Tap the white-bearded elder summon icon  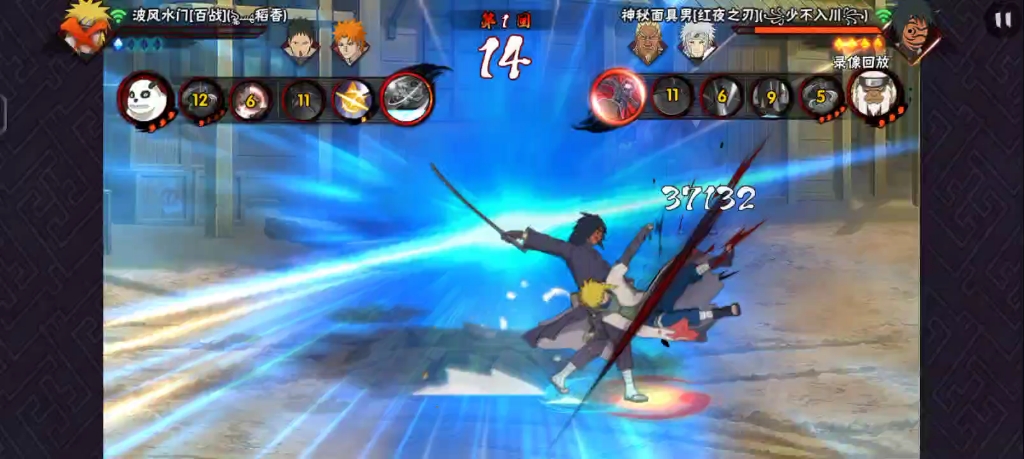pyautogui.click(x=875, y=96)
